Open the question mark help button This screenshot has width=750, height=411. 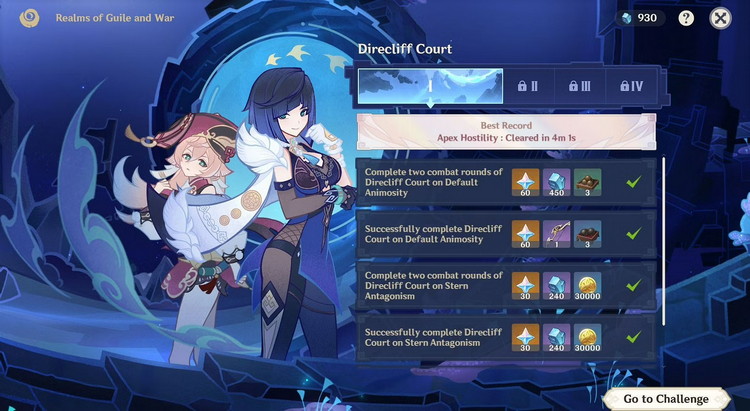click(686, 18)
